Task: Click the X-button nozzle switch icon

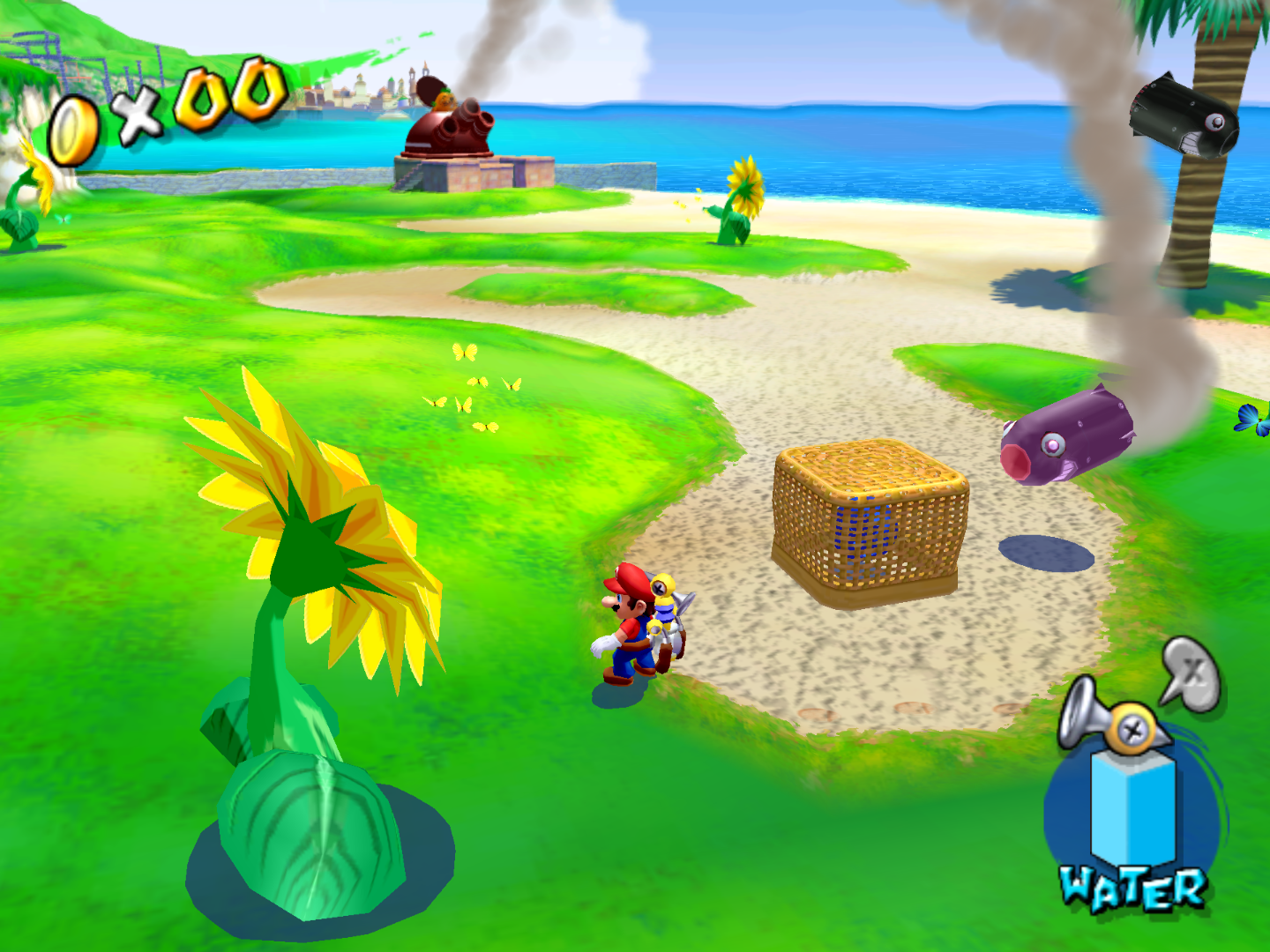Action: pyautogui.click(x=1192, y=674)
